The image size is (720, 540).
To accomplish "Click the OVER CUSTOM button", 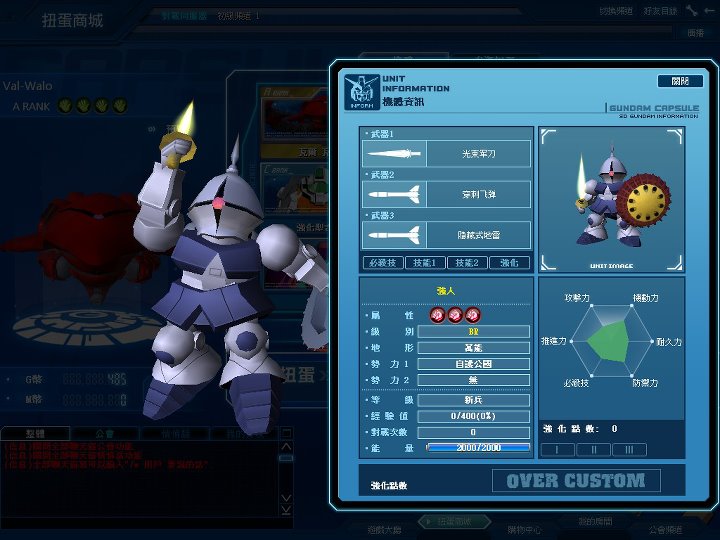I will tap(575, 481).
